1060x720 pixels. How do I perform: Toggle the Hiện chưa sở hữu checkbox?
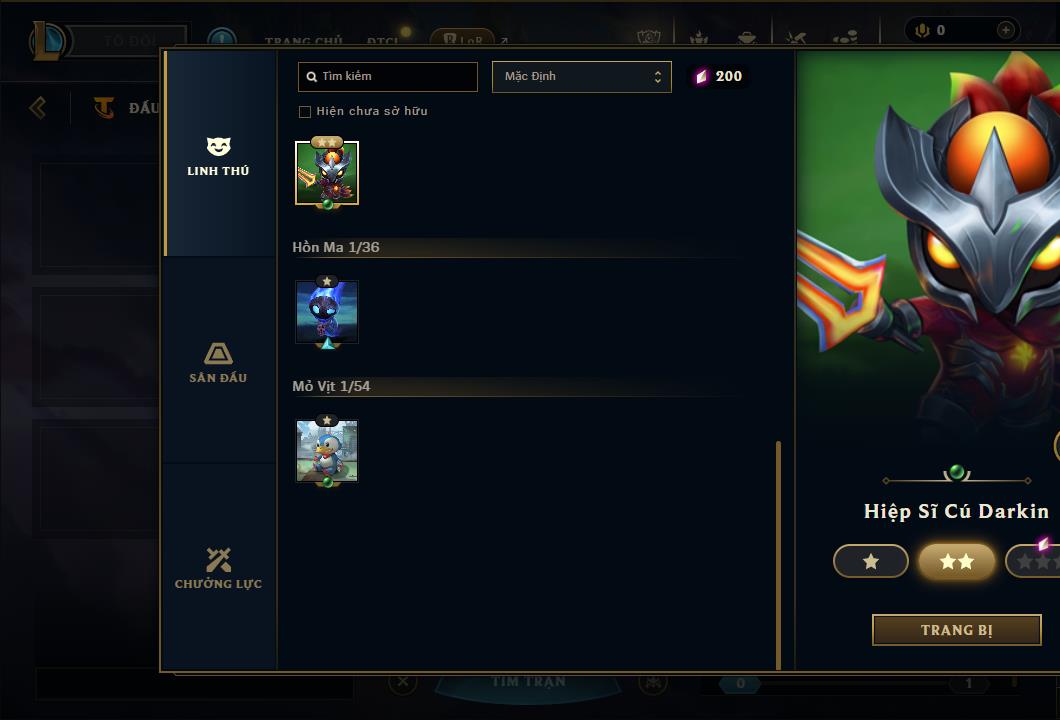[x=305, y=111]
